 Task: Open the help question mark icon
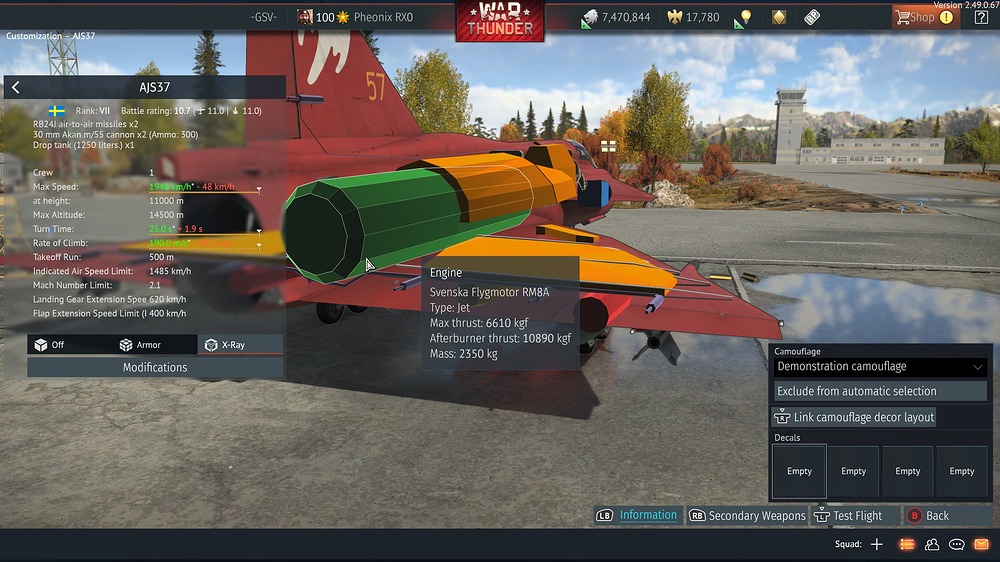(981, 17)
